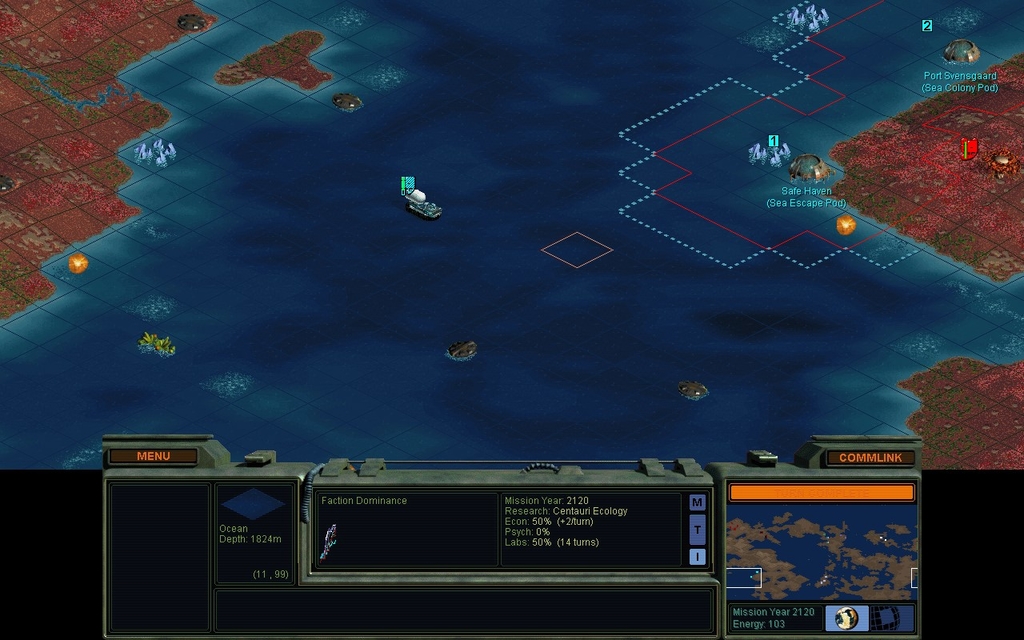The height and width of the screenshot is (640, 1024).
Task: Select the I info button
Action: tap(697, 556)
